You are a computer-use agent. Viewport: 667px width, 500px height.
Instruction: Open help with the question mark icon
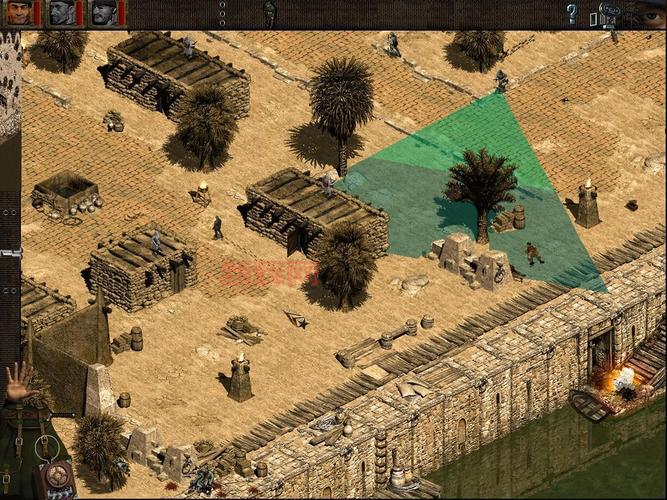[x=572, y=14]
